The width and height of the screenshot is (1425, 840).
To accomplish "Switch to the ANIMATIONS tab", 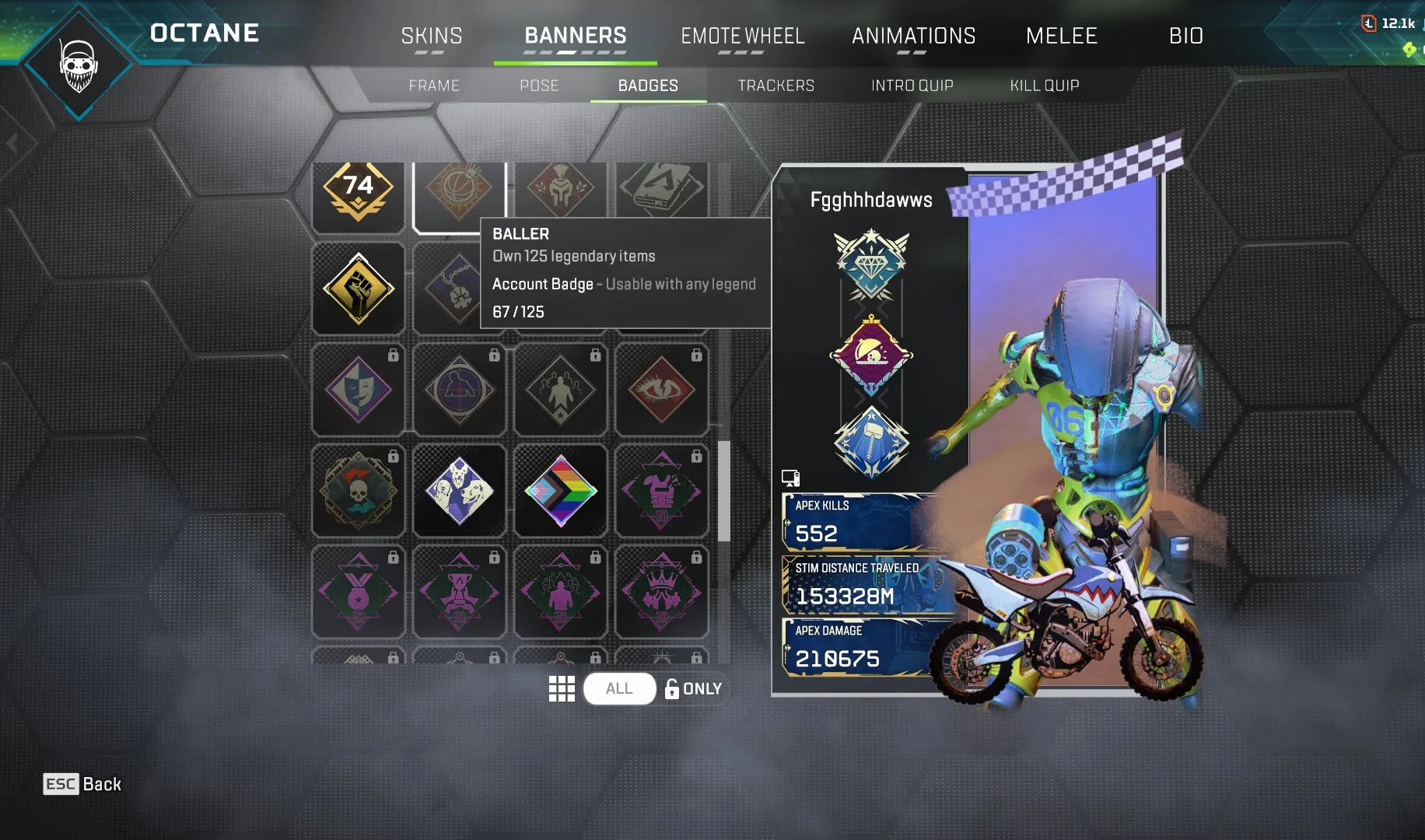I will [x=914, y=36].
